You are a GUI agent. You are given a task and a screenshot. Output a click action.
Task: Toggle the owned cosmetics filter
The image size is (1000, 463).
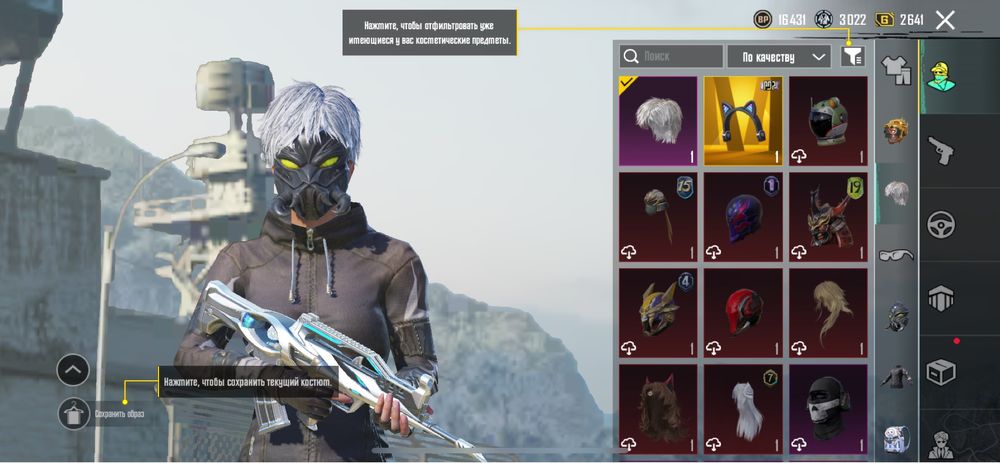click(851, 56)
